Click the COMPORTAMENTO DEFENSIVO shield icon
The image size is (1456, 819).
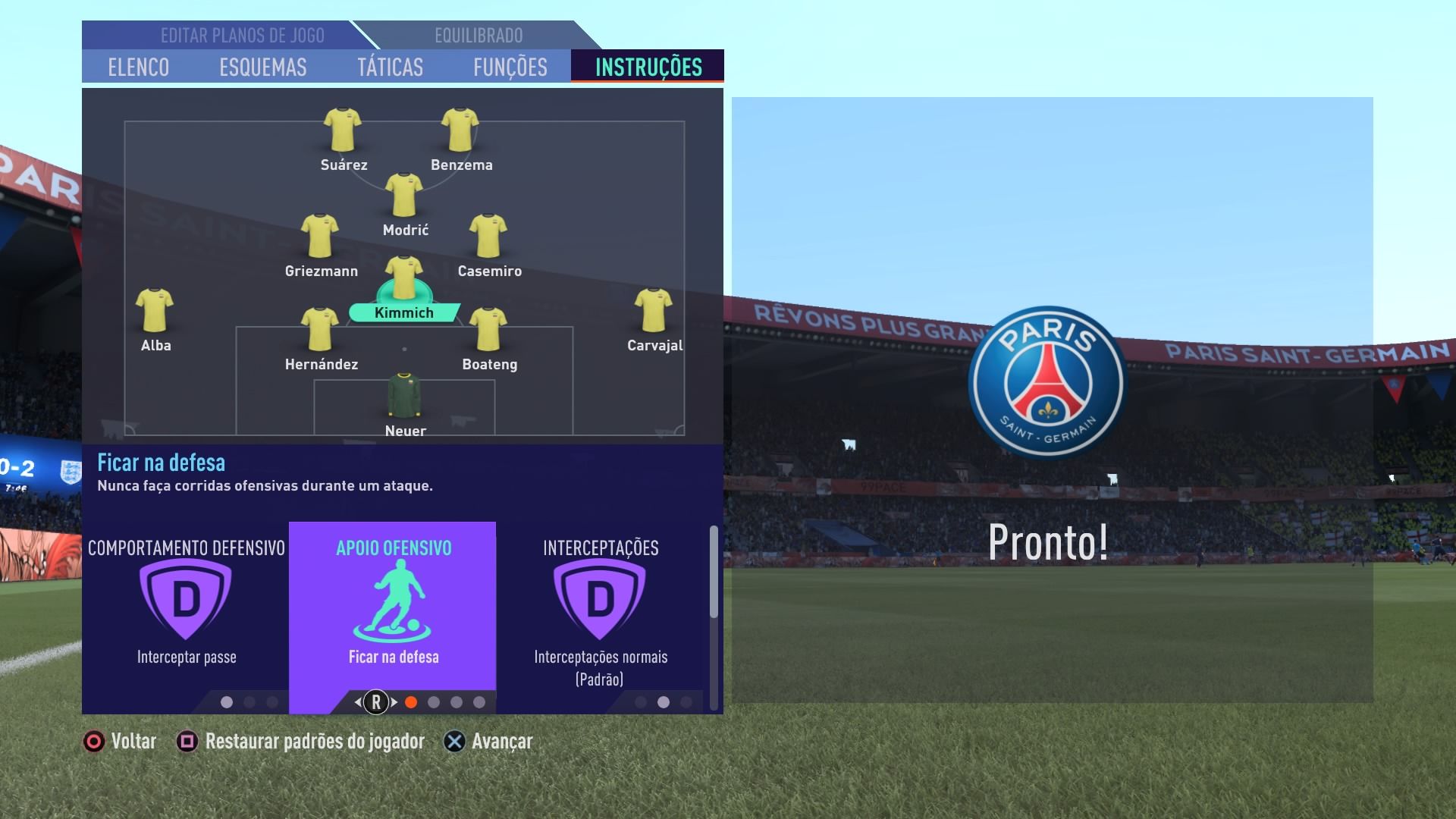pos(186,599)
